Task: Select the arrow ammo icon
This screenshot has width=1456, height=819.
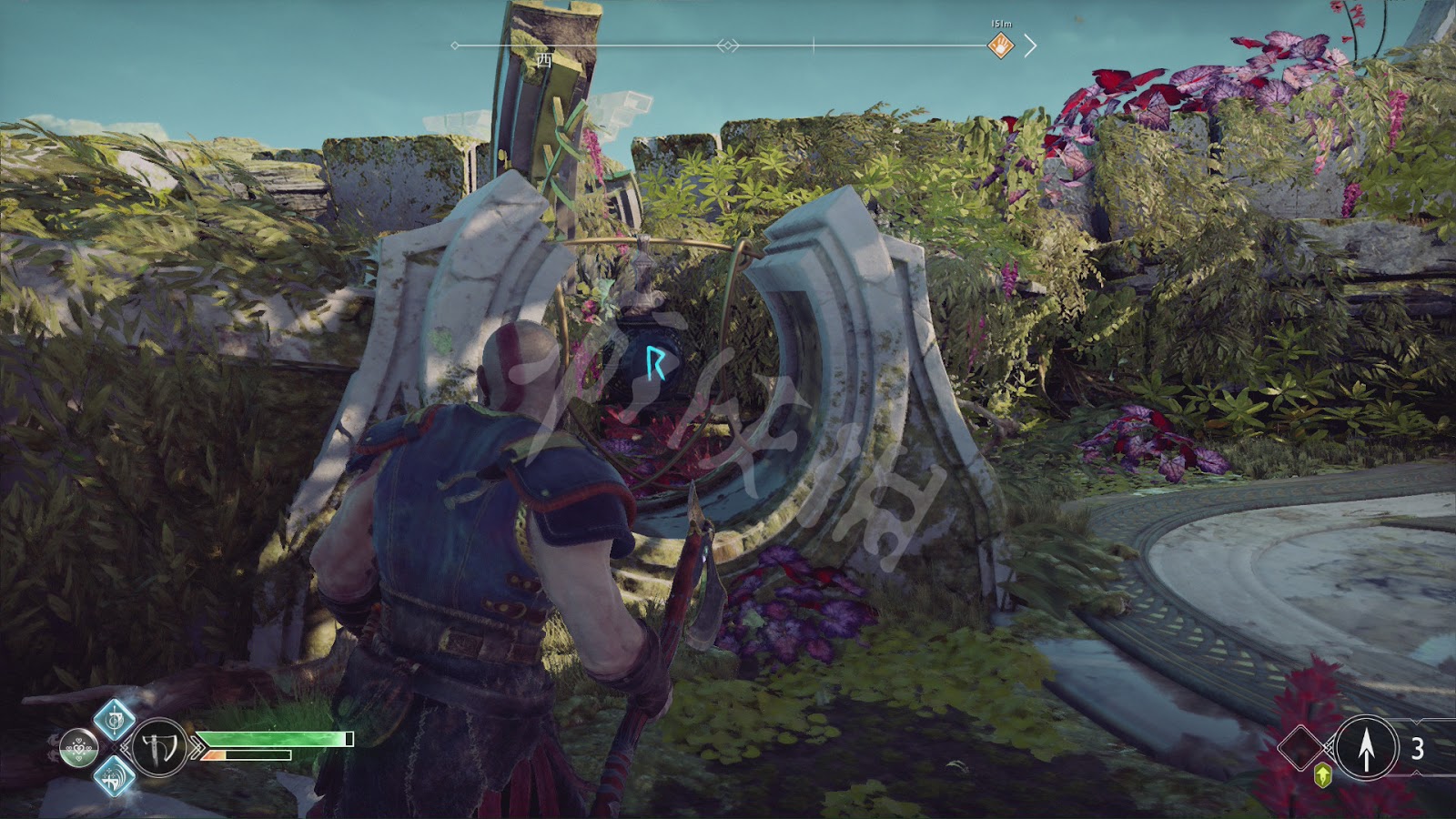Action: coord(1366,748)
